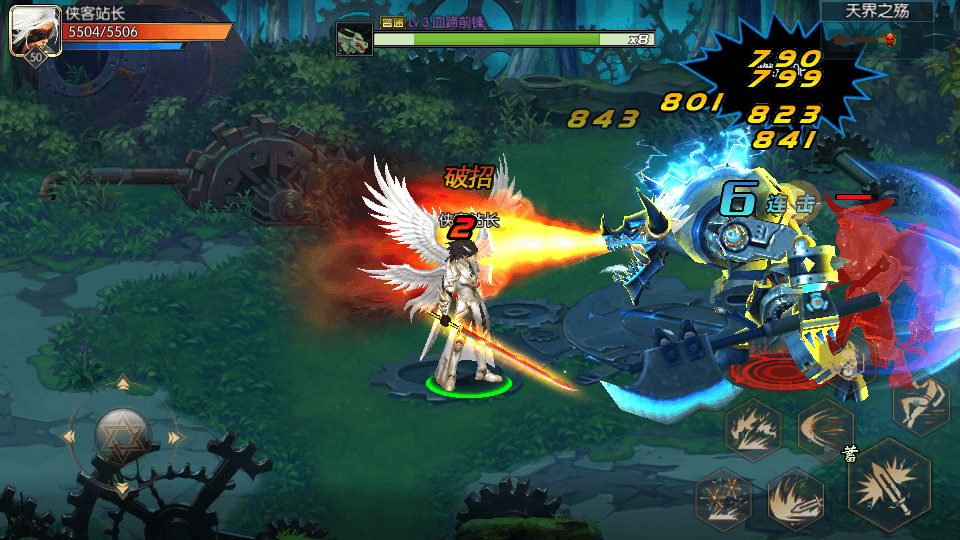Select the wolf boss portrait icon
Screen dimensions: 960x540
[354, 38]
